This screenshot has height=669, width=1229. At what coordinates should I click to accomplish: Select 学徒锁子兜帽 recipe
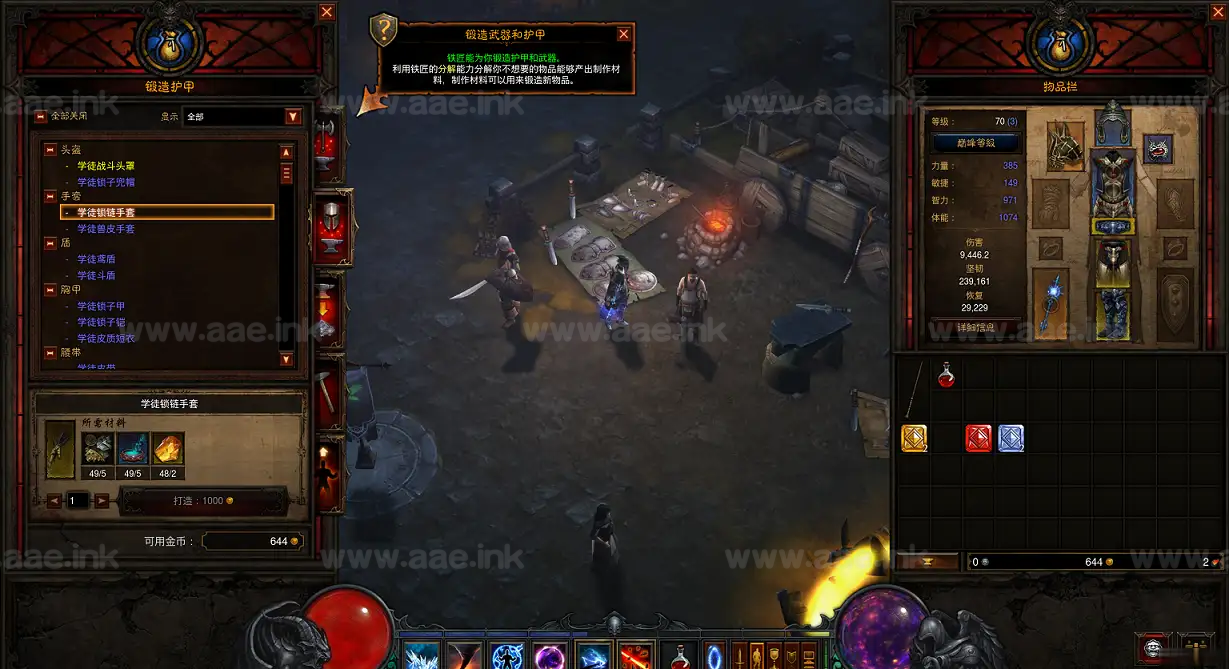pyautogui.click(x=106, y=182)
